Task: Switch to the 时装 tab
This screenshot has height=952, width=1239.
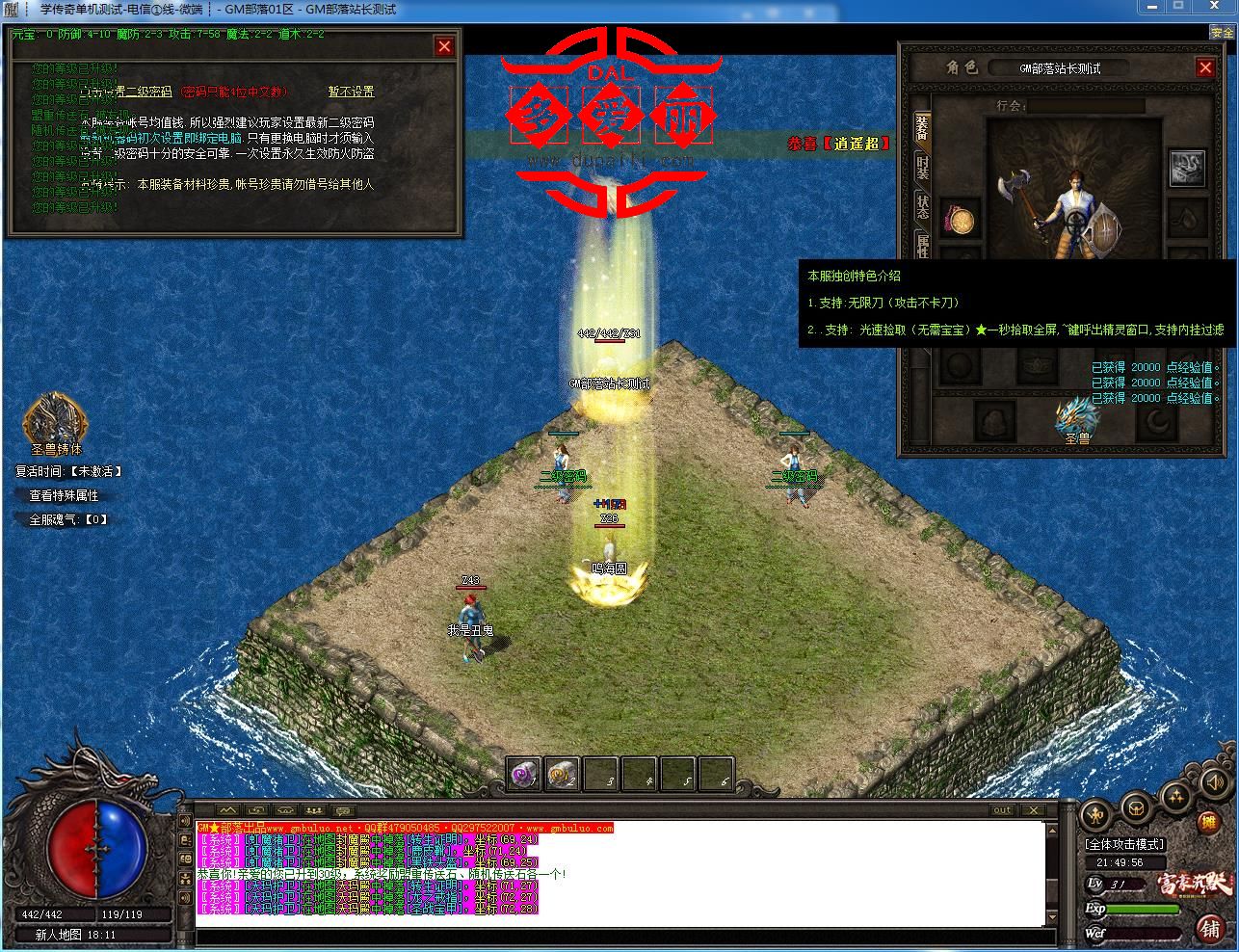Action: point(922,171)
